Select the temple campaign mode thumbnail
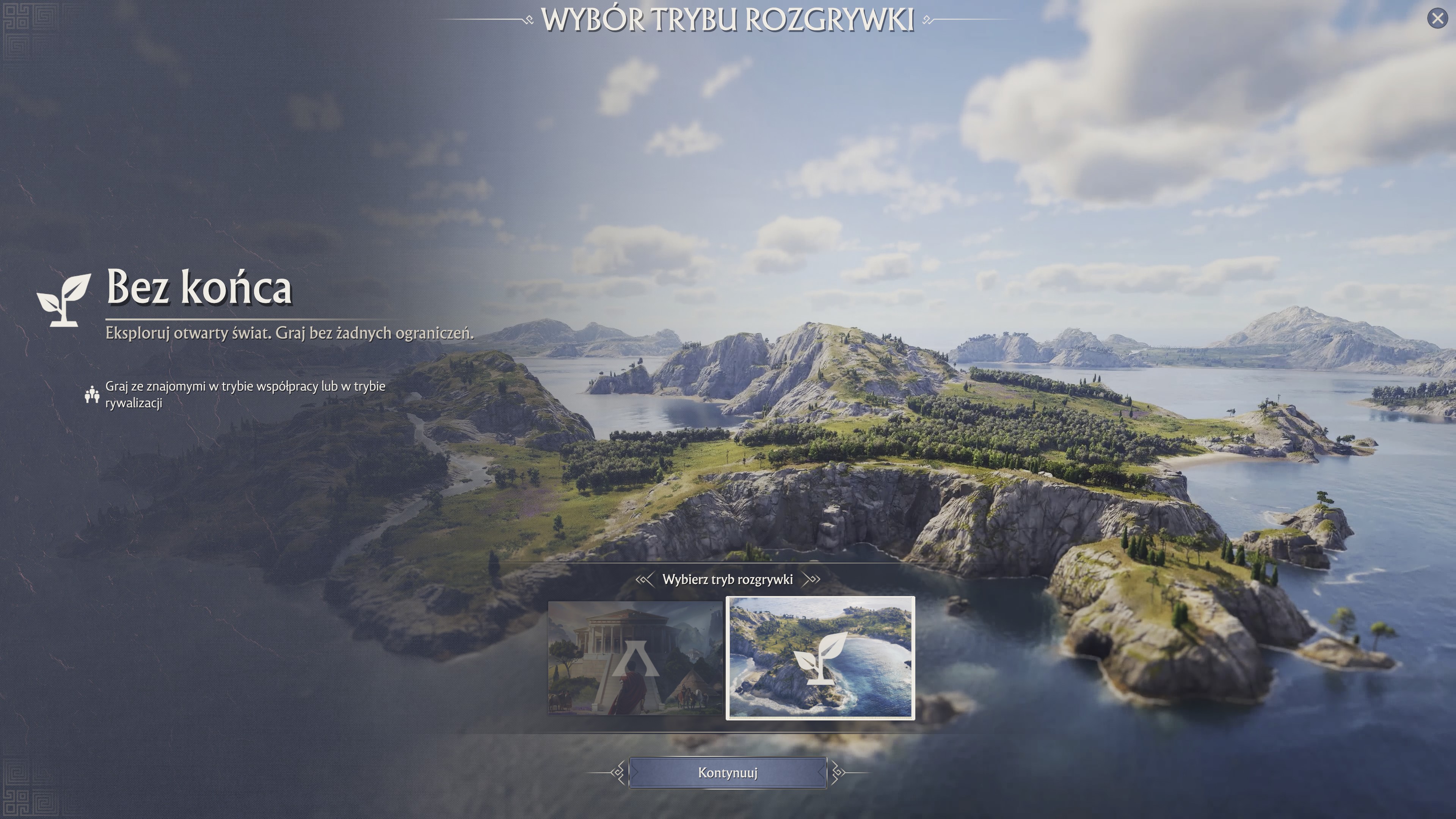Viewport: 1456px width, 819px height. [635, 658]
